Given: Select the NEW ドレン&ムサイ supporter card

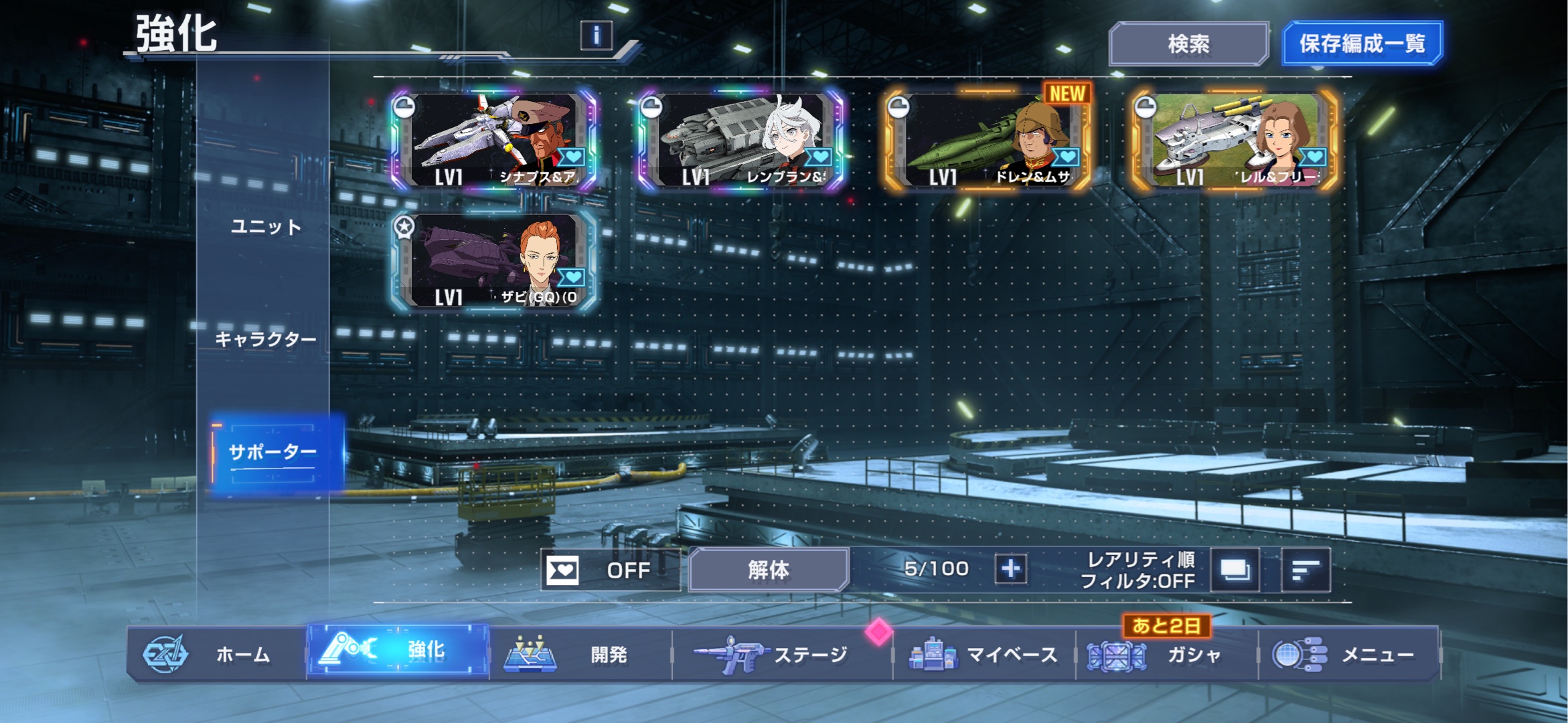Looking at the screenshot, I should (x=988, y=141).
